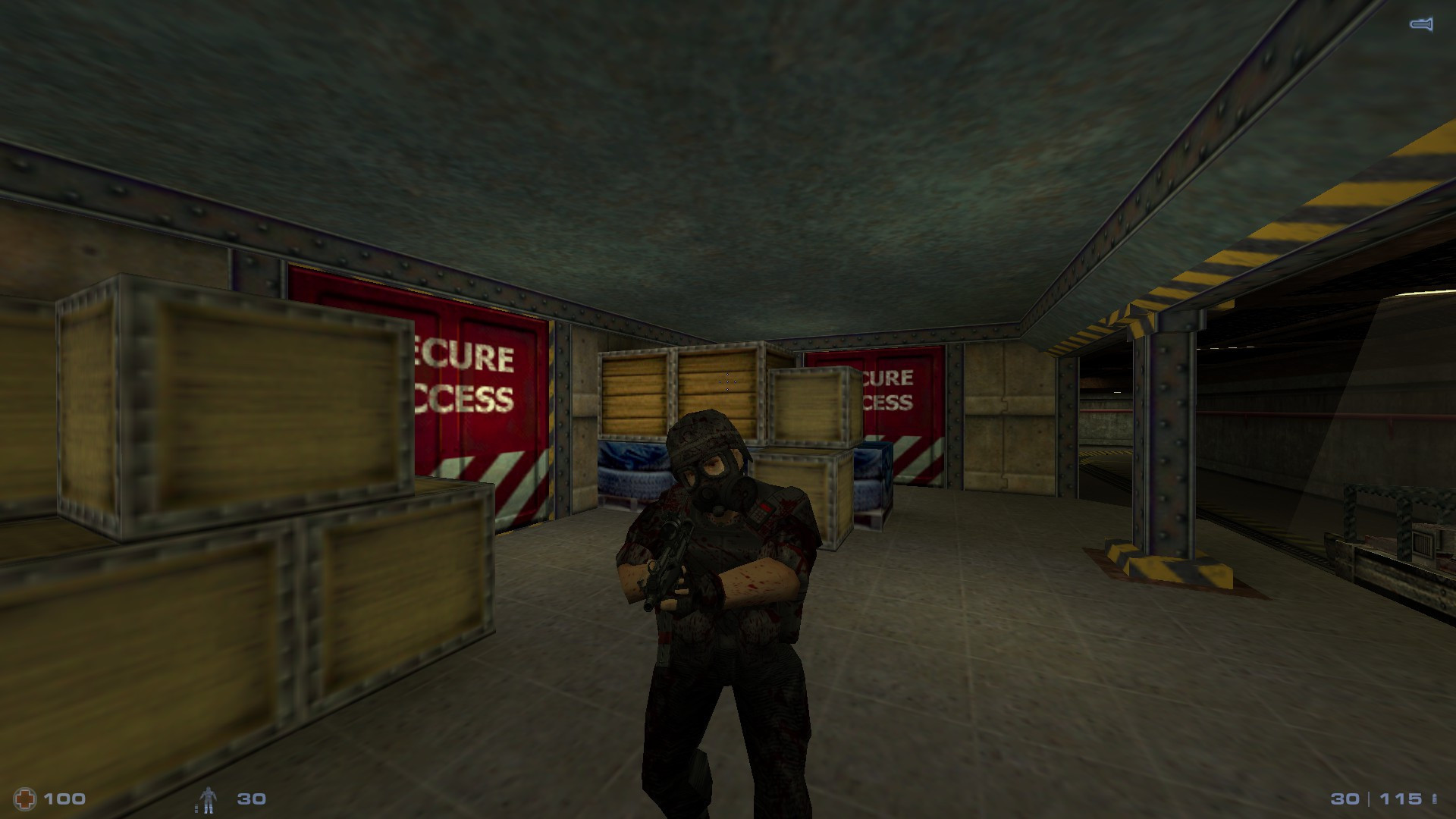Click the armor value reading 30

pos(250,798)
